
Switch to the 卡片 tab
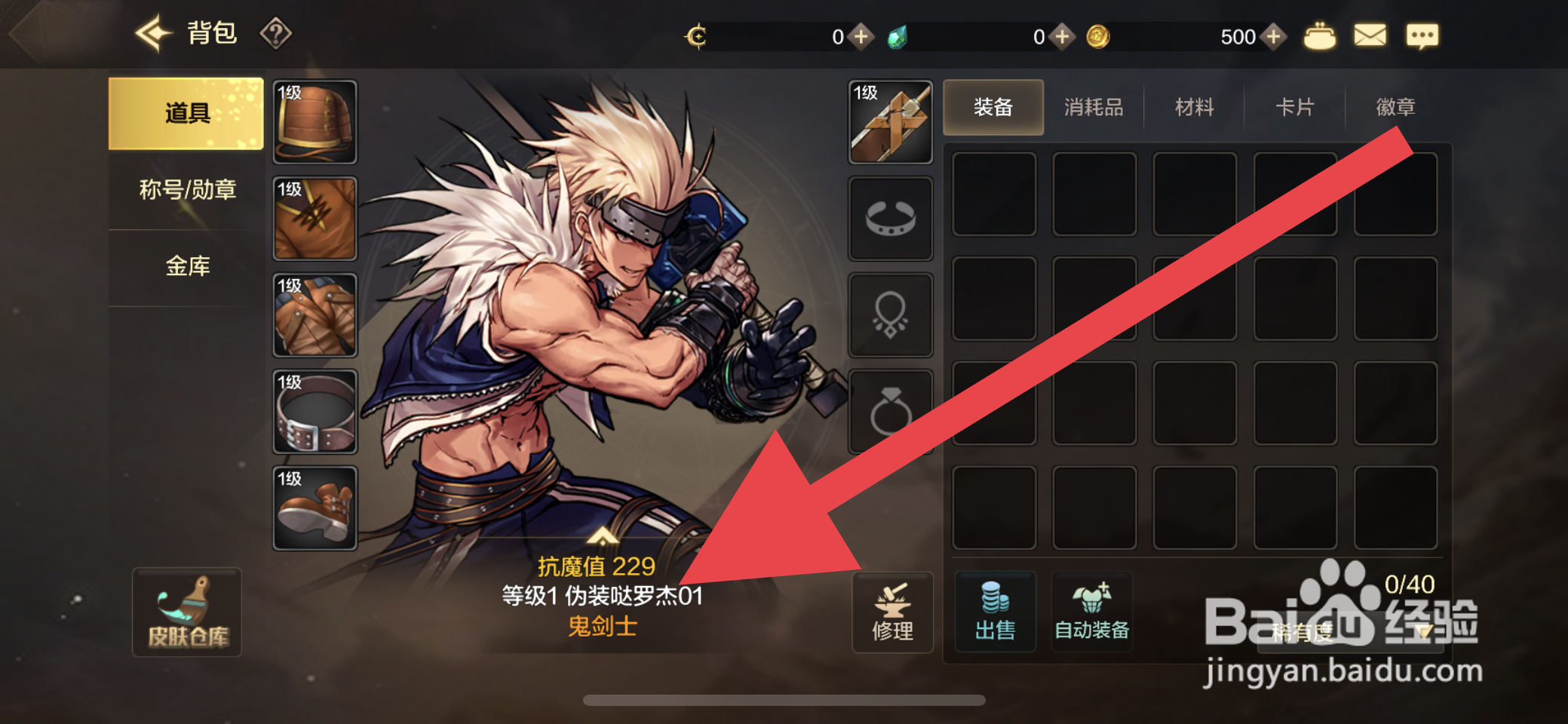(1293, 107)
